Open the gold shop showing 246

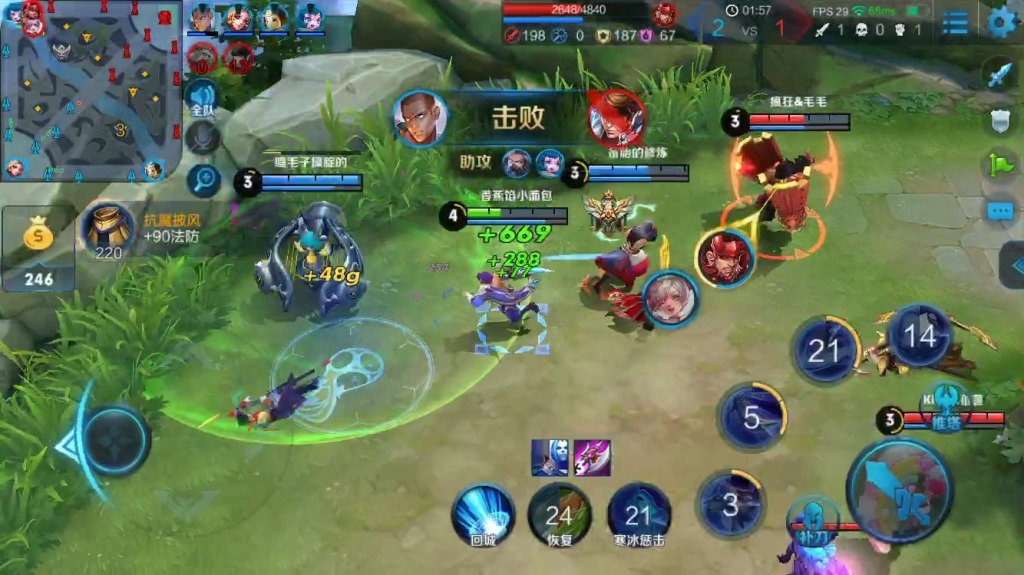38,250
